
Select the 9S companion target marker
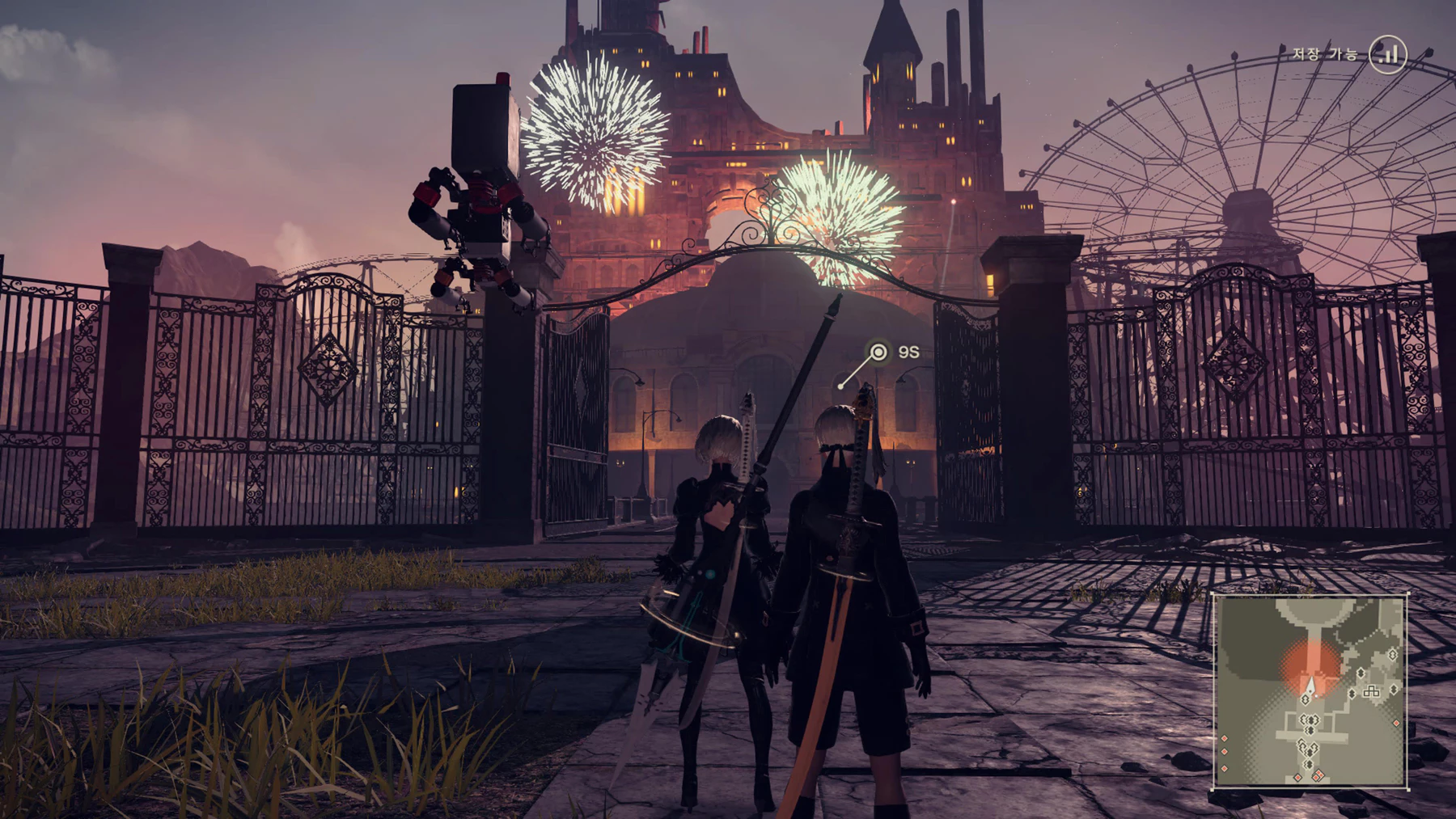pyautogui.click(x=878, y=353)
